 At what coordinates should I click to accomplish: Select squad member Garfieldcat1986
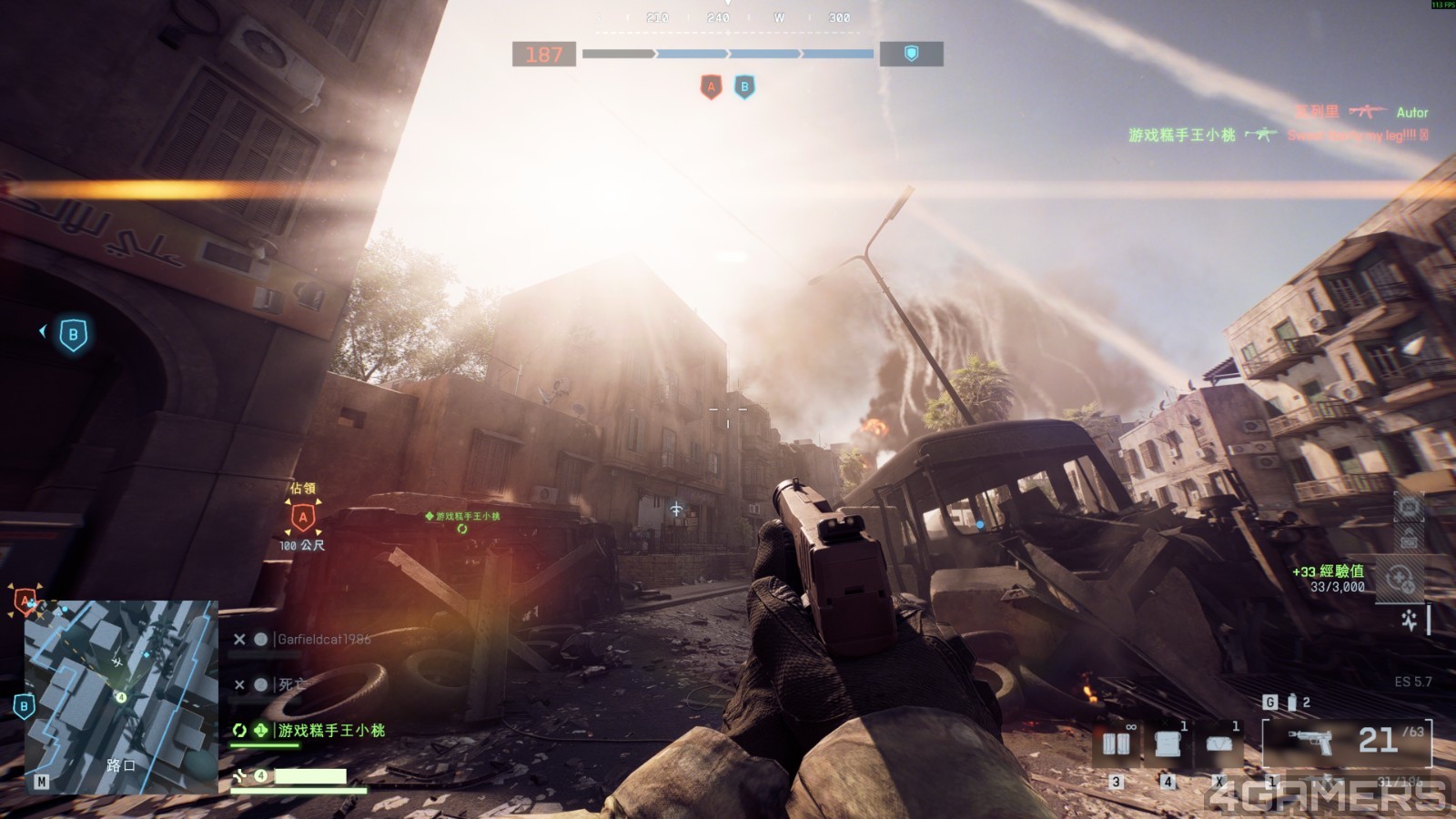pyautogui.click(x=323, y=640)
